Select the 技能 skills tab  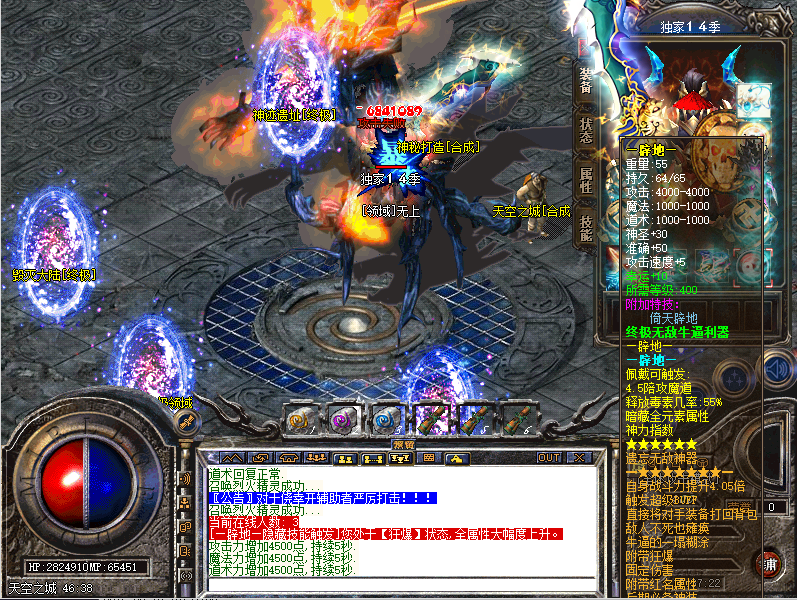(x=585, y=229)
